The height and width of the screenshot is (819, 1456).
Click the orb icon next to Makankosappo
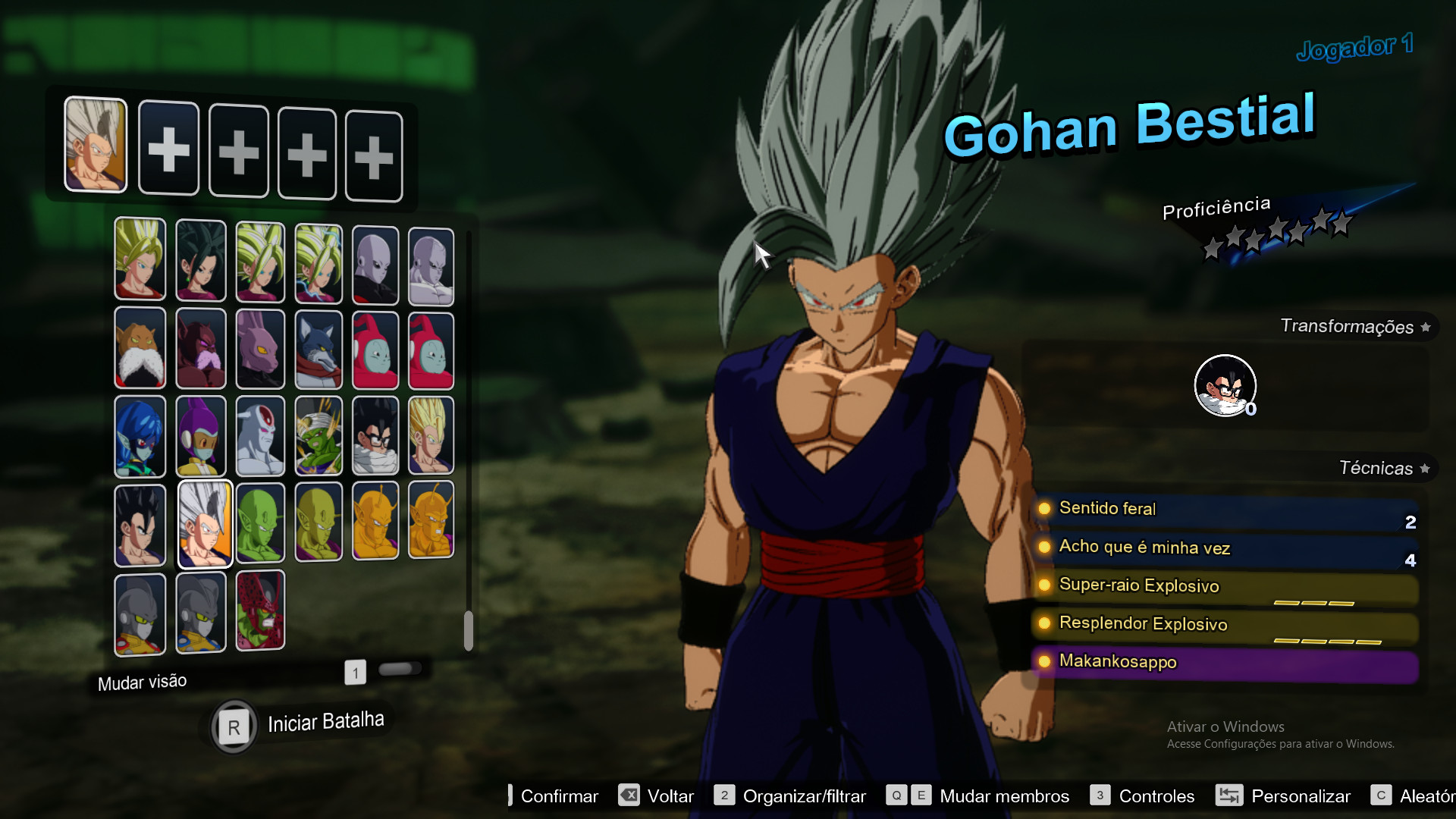(1045, 662)
